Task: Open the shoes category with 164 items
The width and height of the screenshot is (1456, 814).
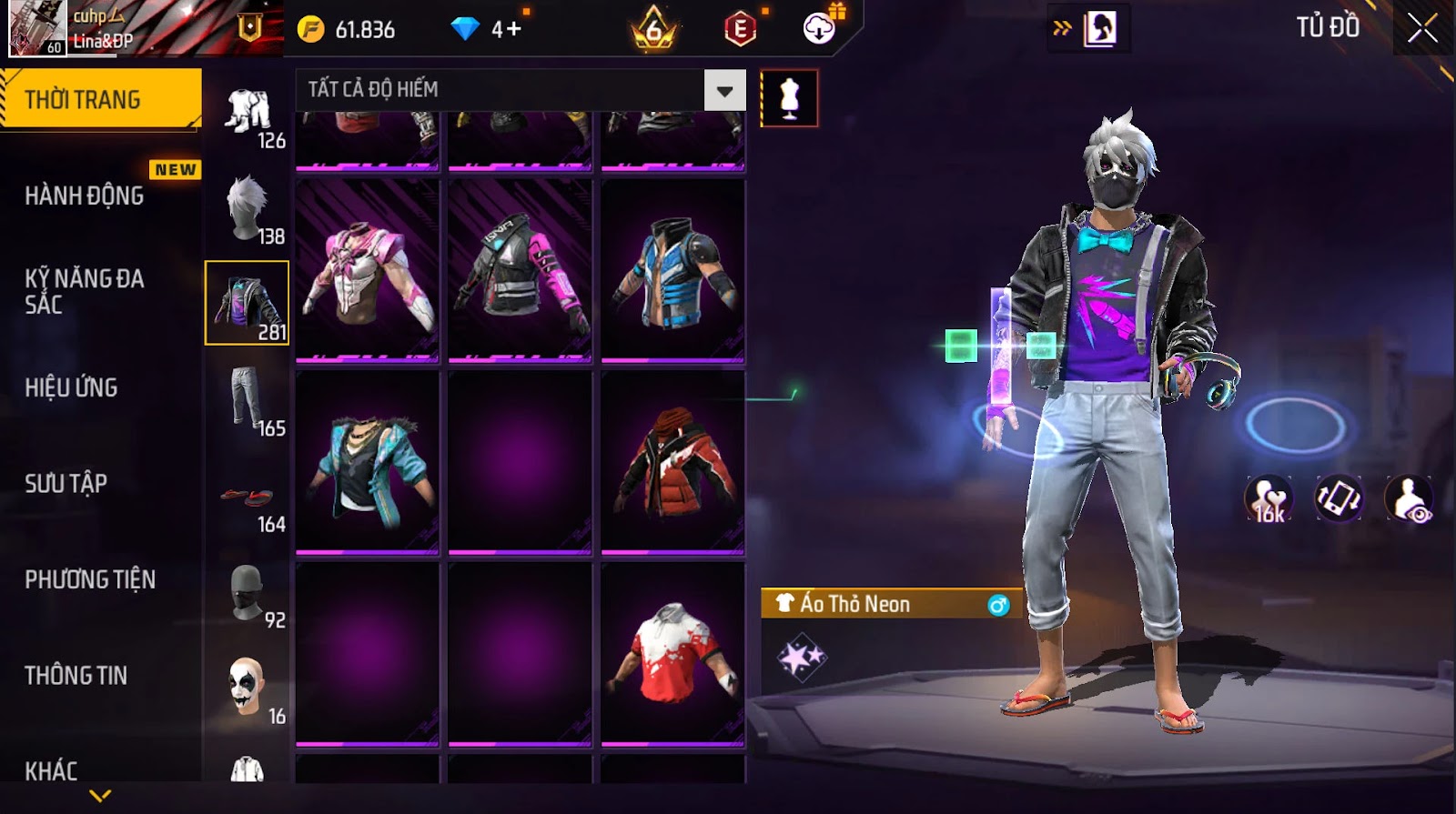Action: point(248,501)
